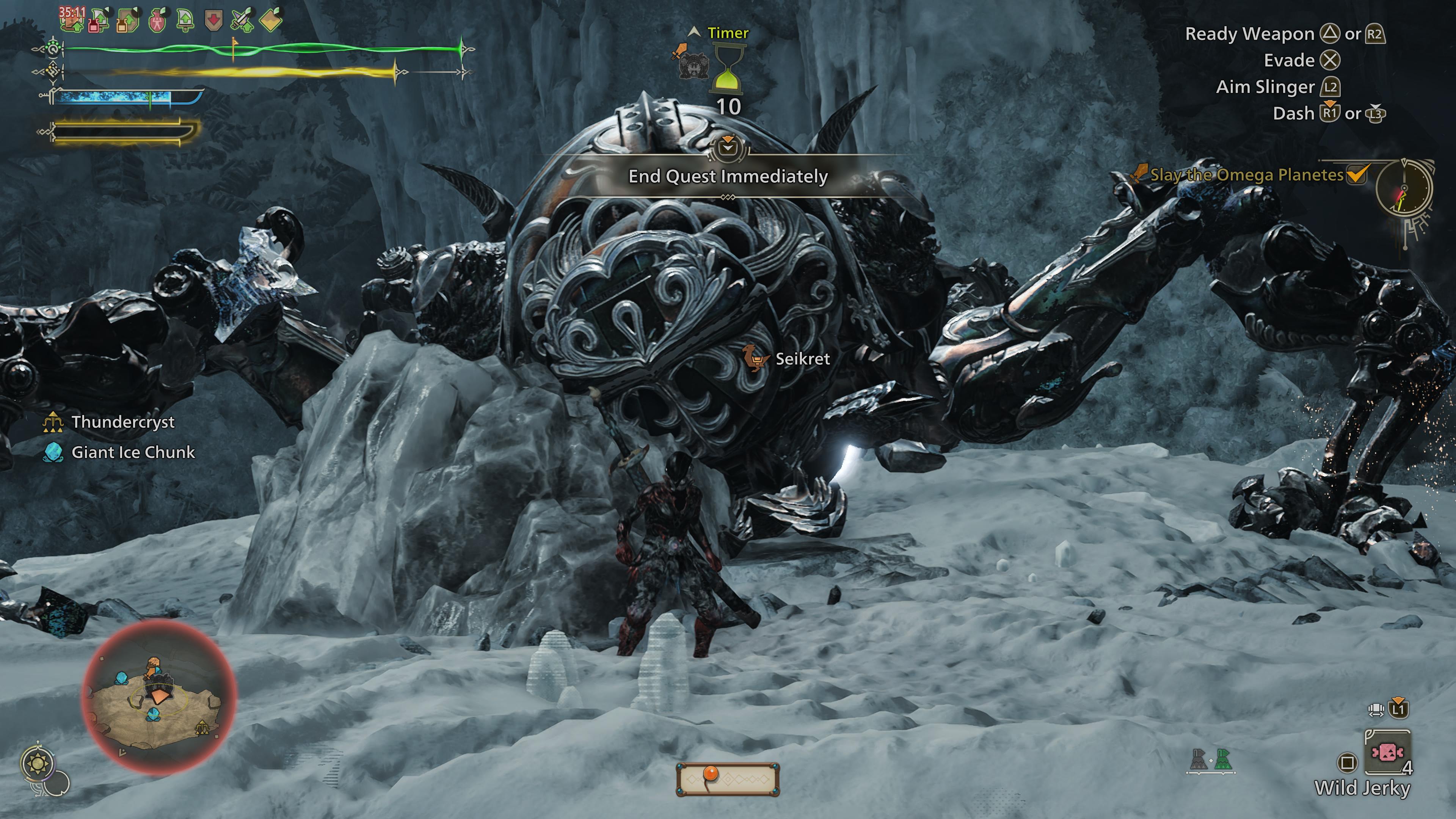Image resolution: width=1456 pixels, height=819 pixels.
Task: Click the yellow diamond buff icon
Action: [271, 21]
